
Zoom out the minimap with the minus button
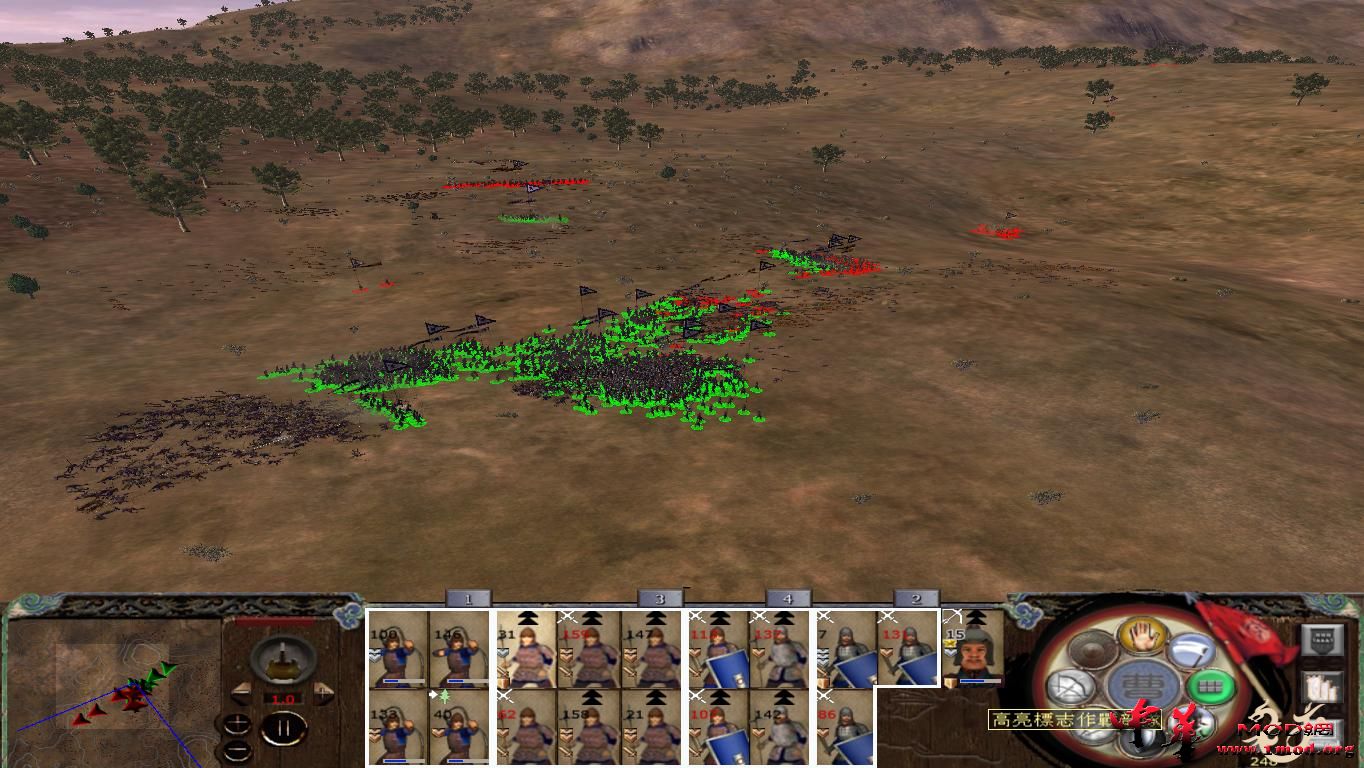[x=238, y=749]
